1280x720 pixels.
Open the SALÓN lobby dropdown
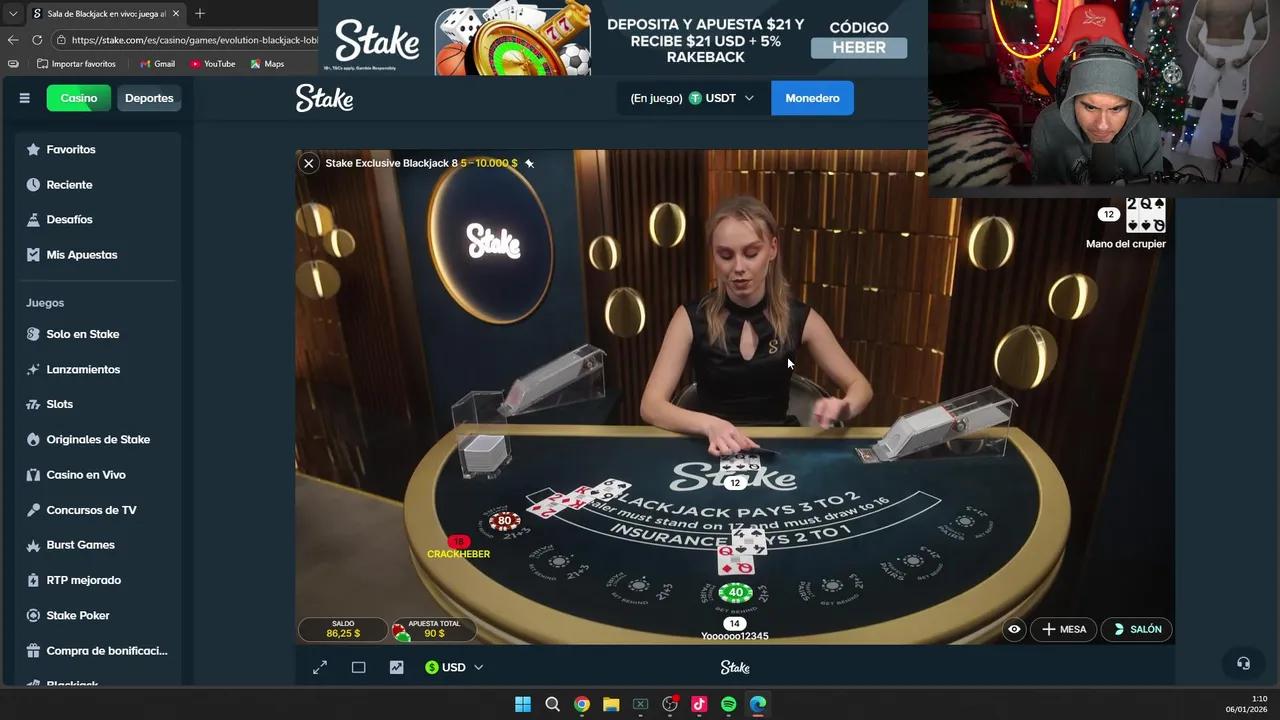[1136, 629]
